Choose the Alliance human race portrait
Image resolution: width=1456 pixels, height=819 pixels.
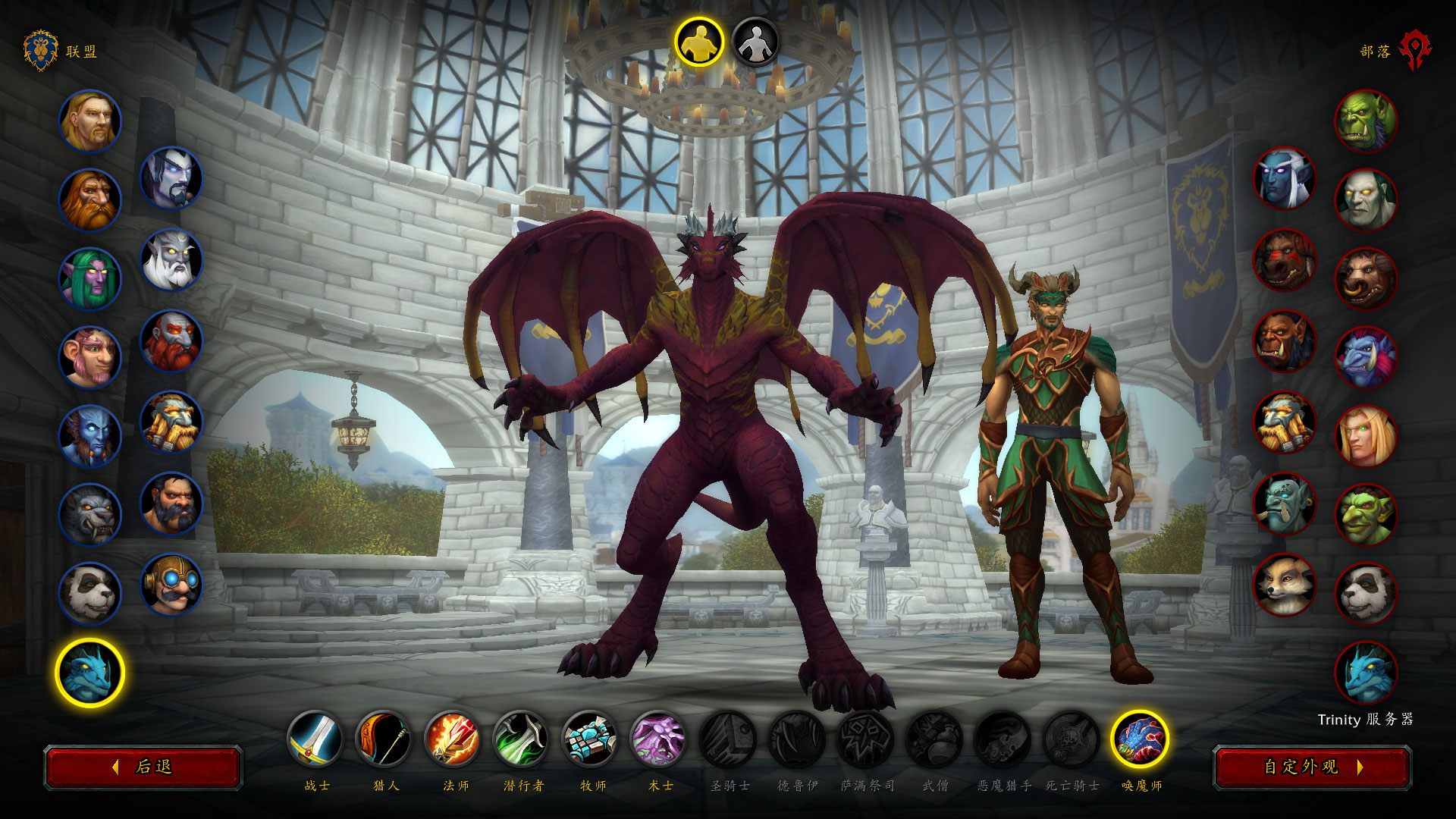pyautogui.click(x=90, y=121)
